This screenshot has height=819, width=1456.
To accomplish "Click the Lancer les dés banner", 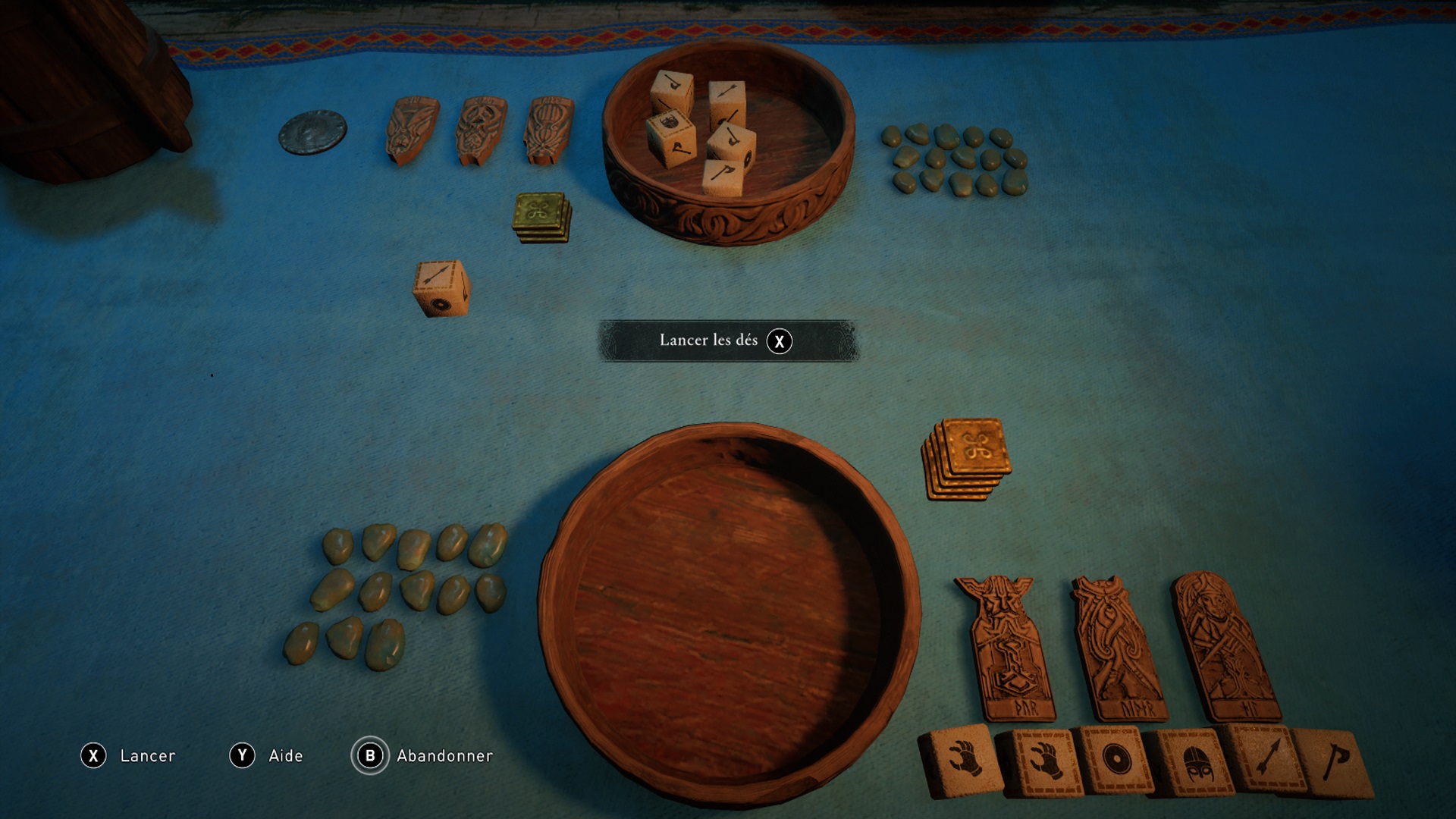I will 726,340.
